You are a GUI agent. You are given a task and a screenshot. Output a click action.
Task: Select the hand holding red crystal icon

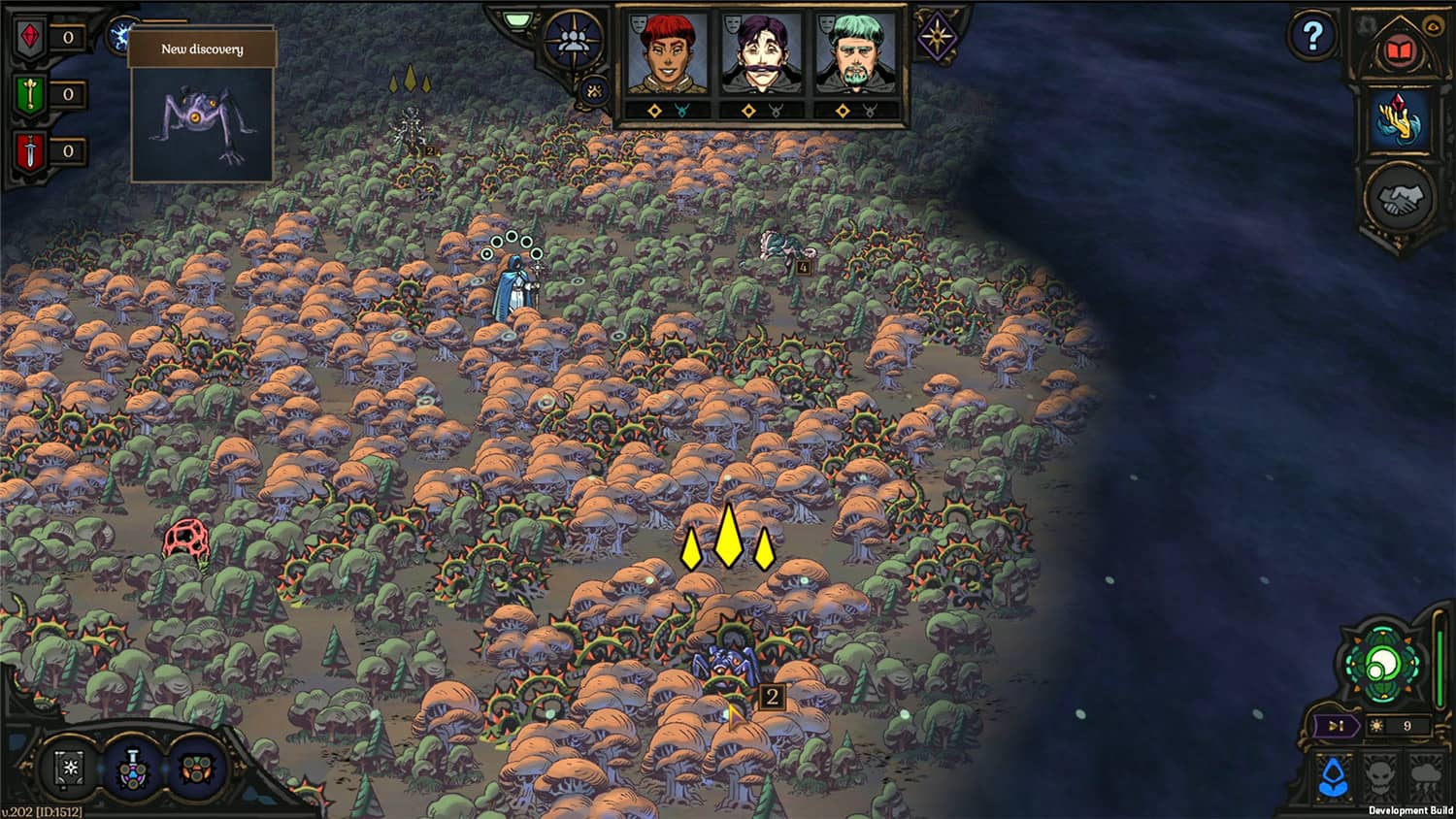(x=1400, y=120)
